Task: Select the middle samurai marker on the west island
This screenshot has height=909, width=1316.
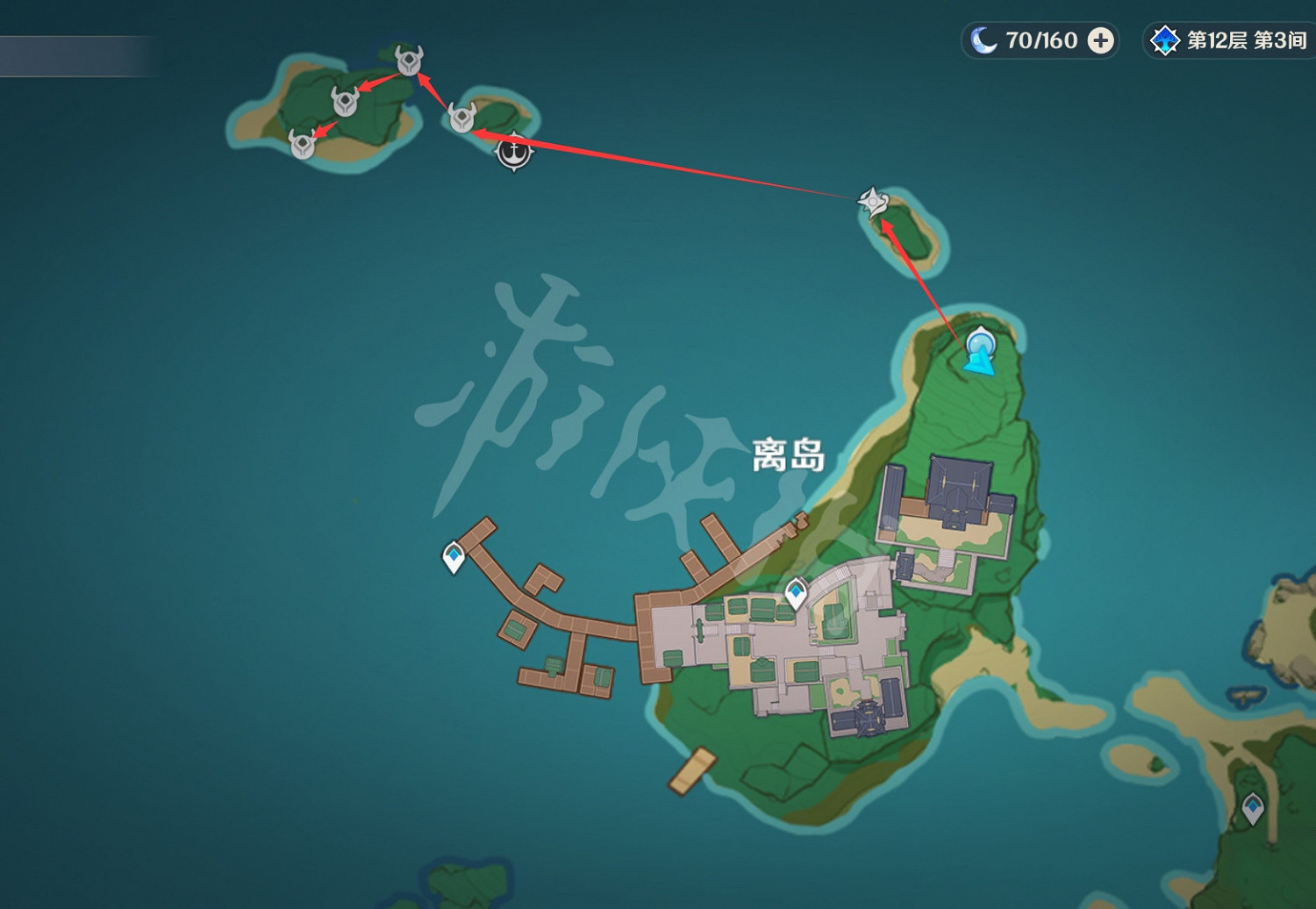Action: click(x=344, y=103)
